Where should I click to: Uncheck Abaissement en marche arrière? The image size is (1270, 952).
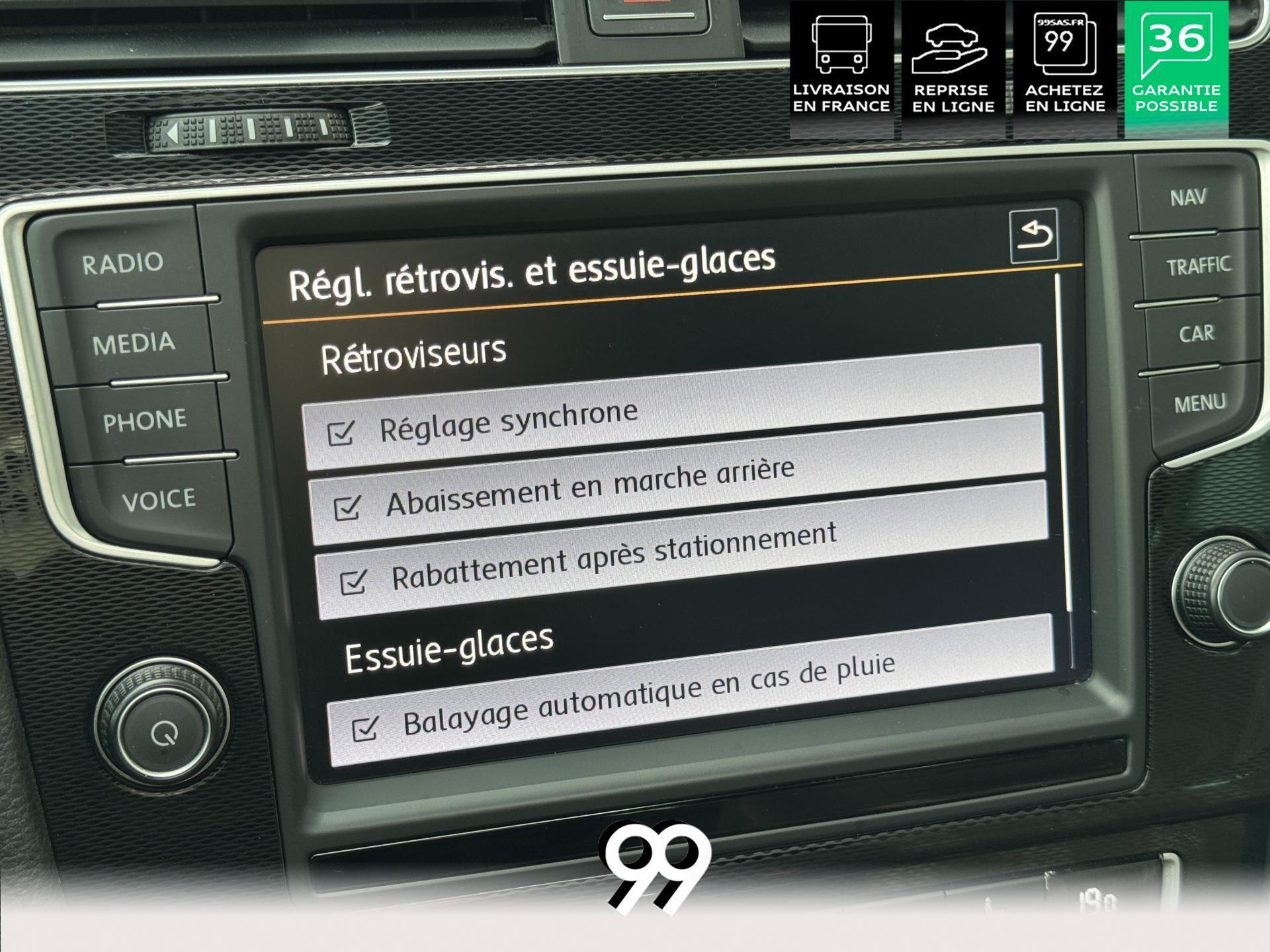347,508
